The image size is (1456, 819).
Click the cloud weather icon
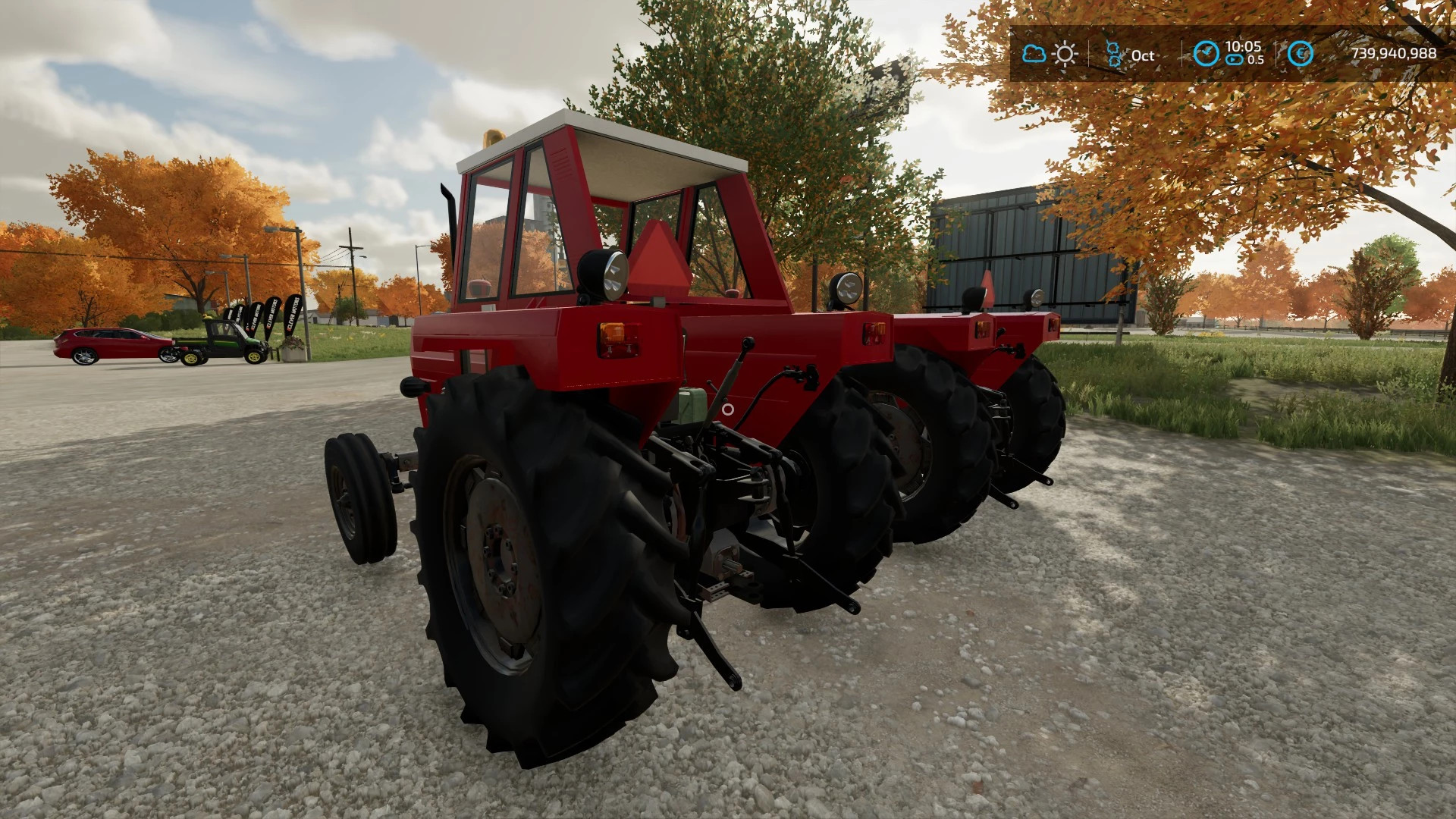point(1034,53)
